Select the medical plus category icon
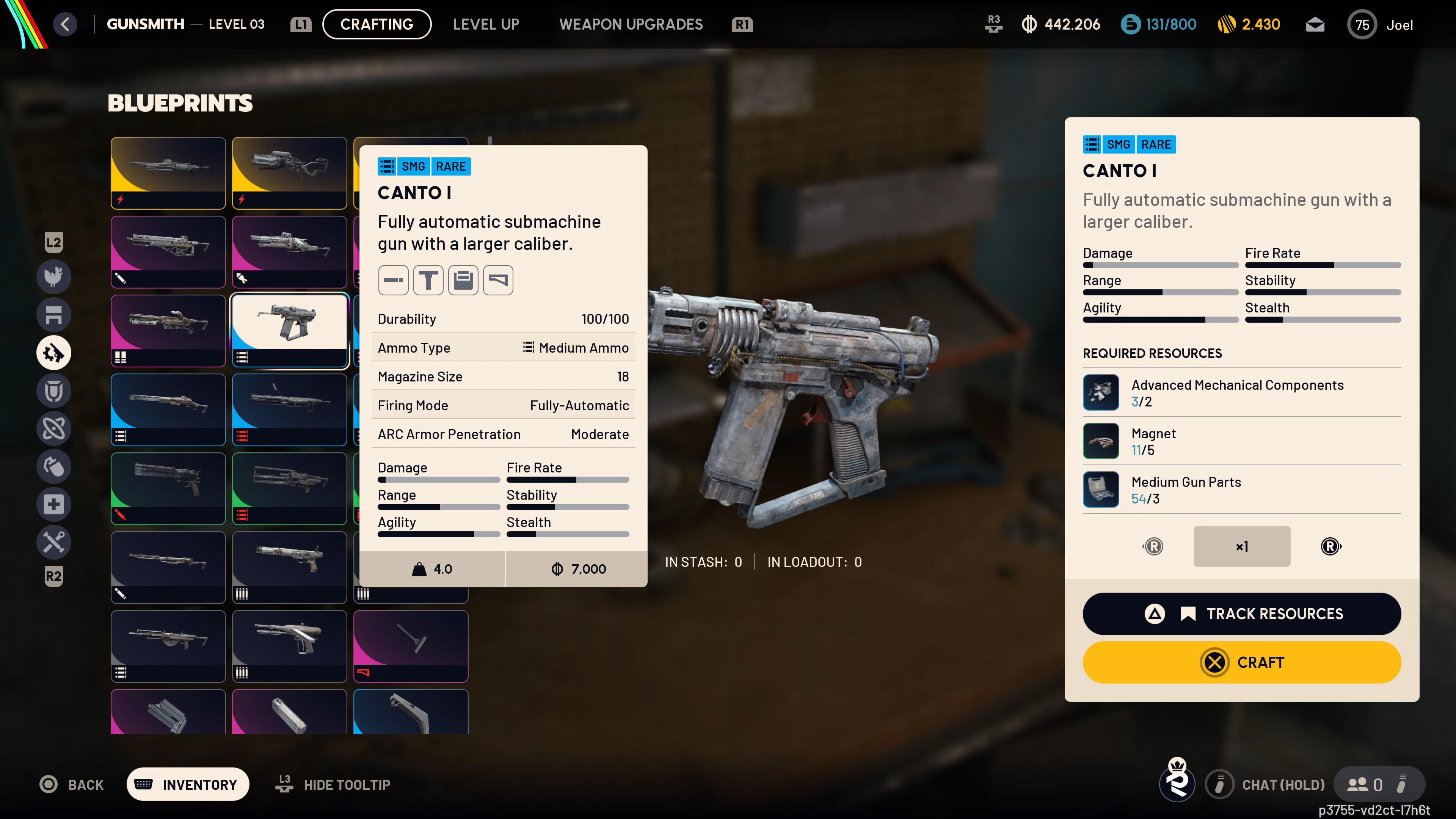Viewport: 1456px width, 819px height. [54, 504]
